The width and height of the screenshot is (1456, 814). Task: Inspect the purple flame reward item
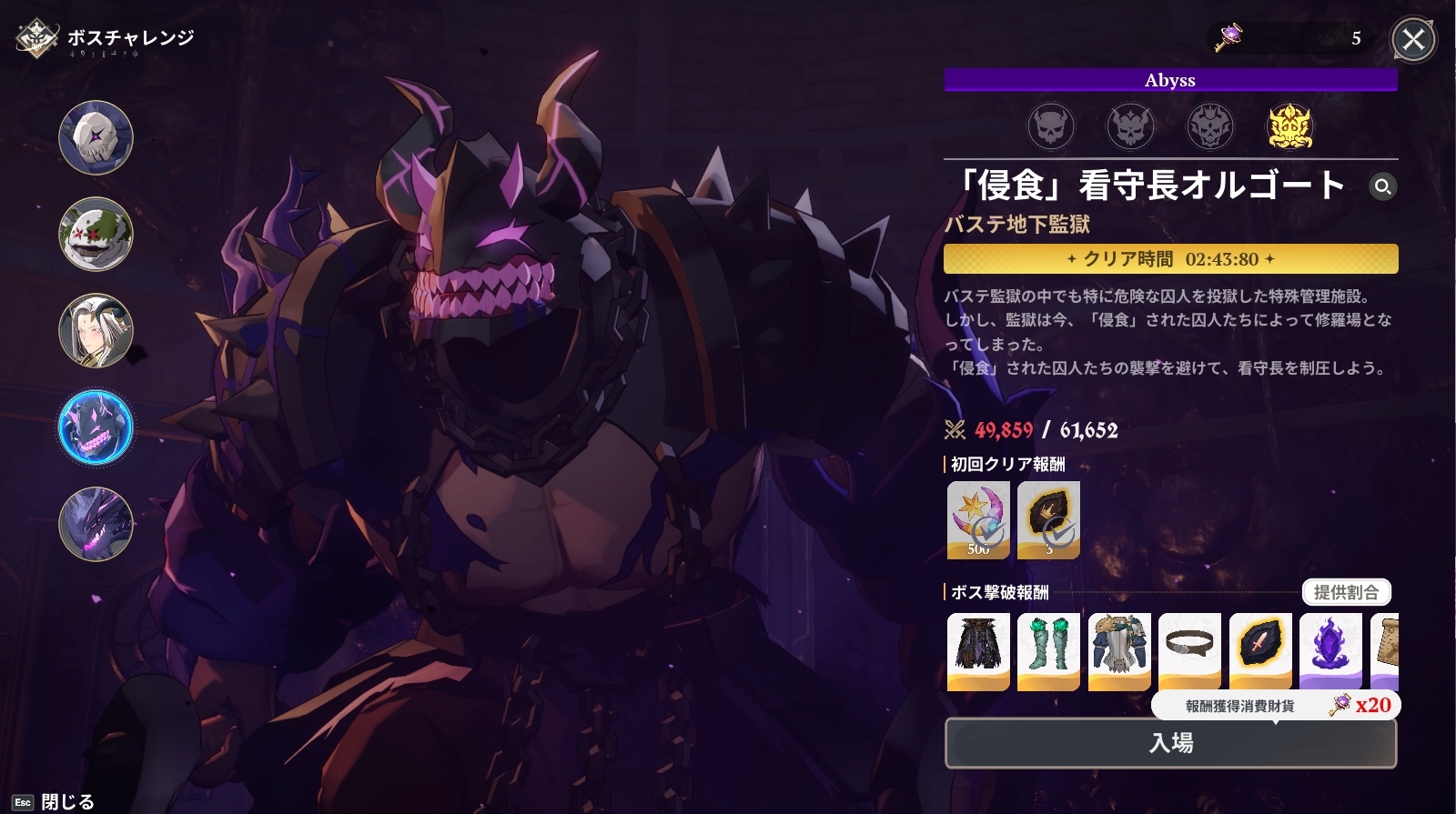[x=1330, y=651]
